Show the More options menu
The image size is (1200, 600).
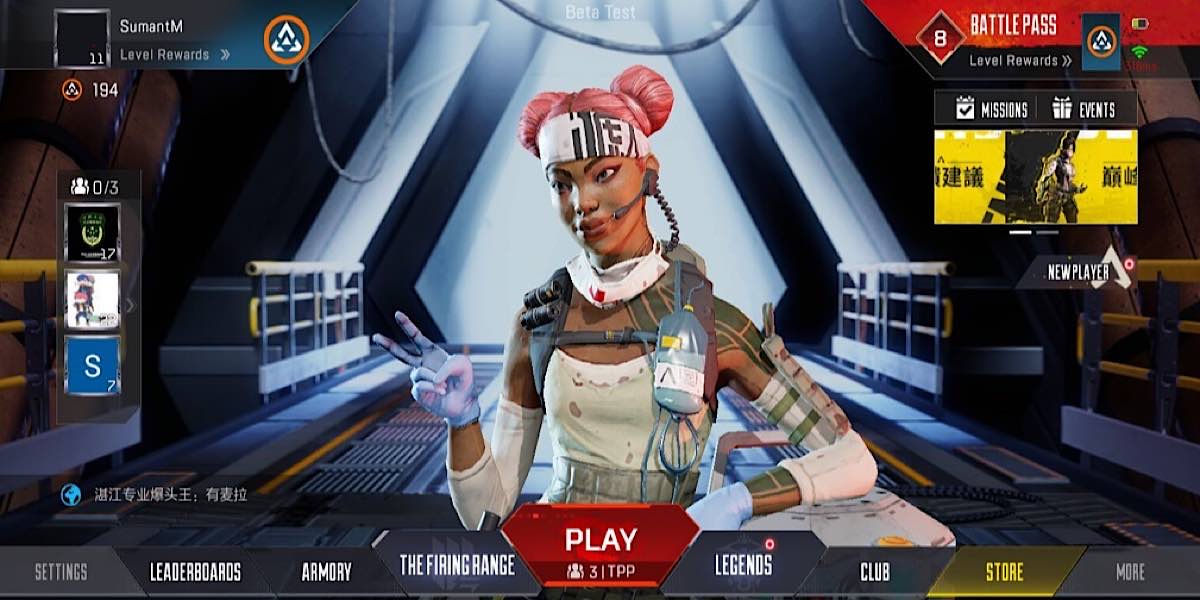[x=1130, y=572]
